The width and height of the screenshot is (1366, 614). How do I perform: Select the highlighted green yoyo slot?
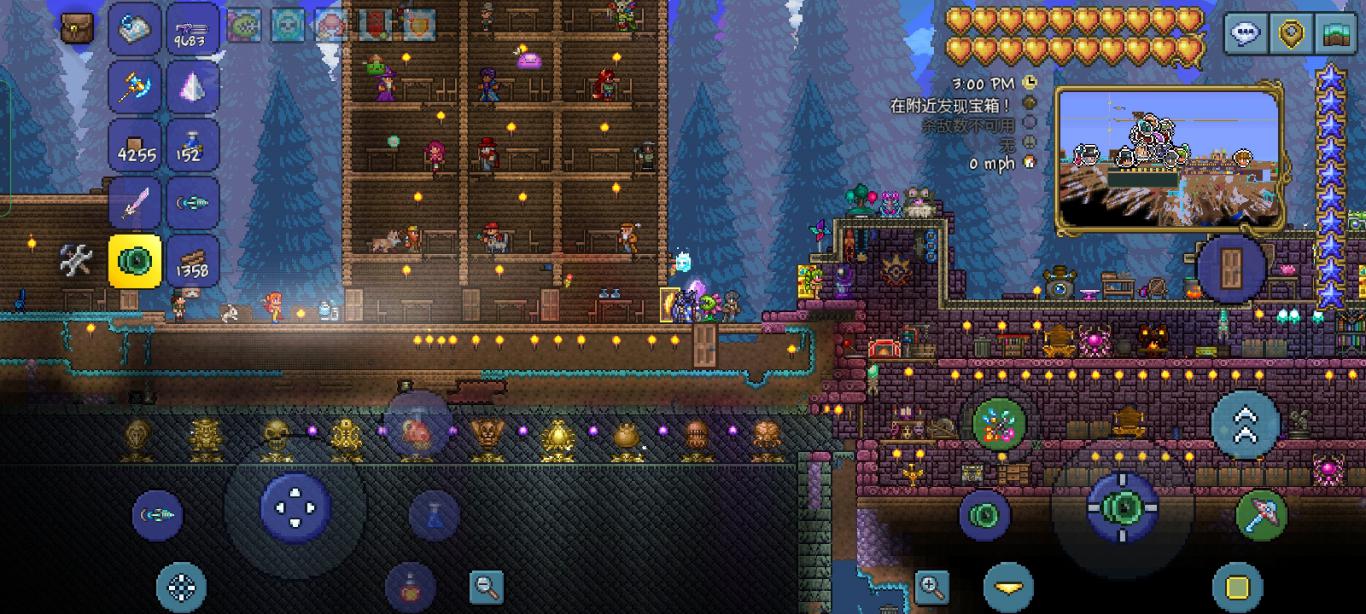point(135,261)
